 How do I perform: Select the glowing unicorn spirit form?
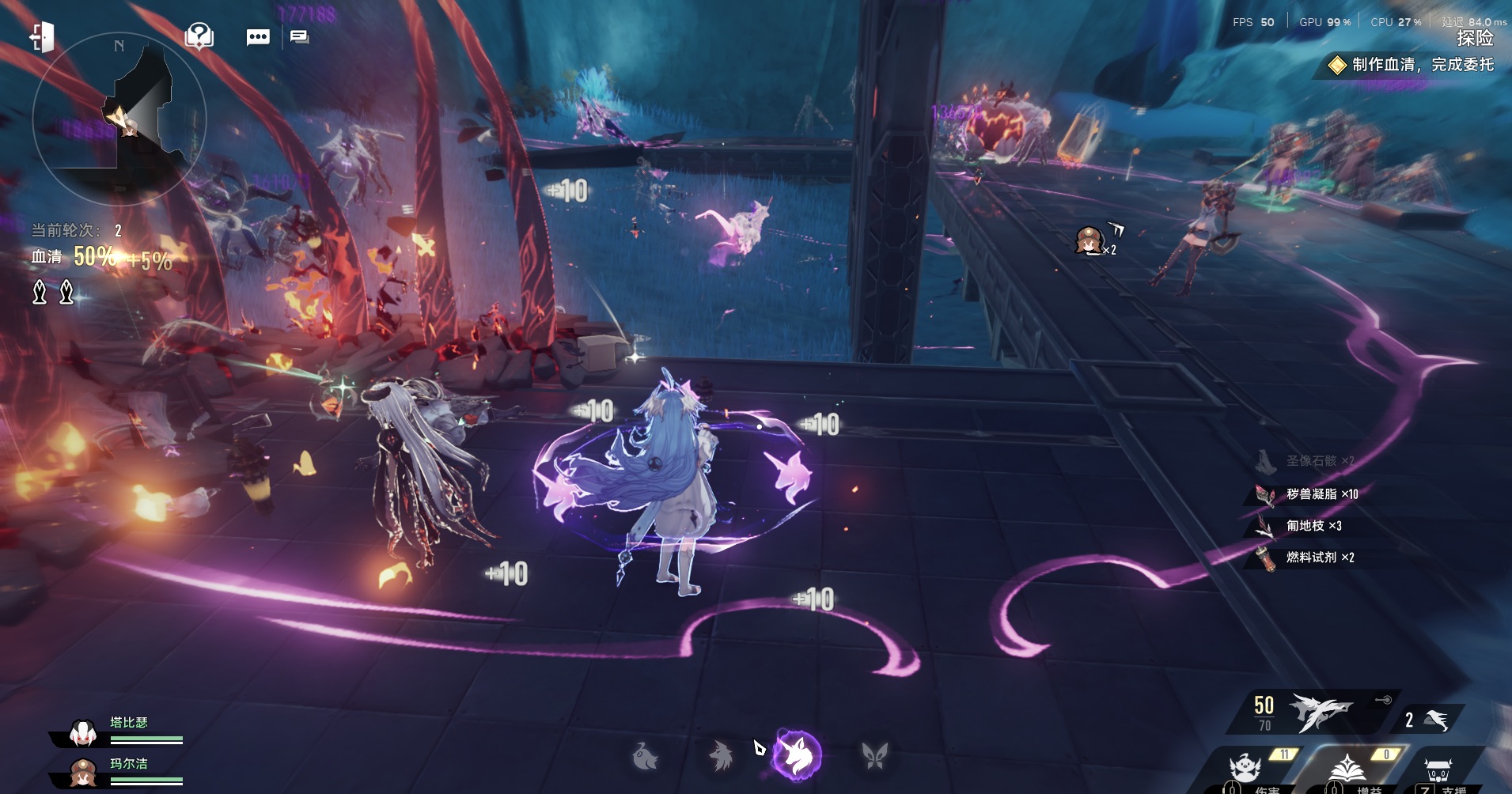[x=797, y=754]
